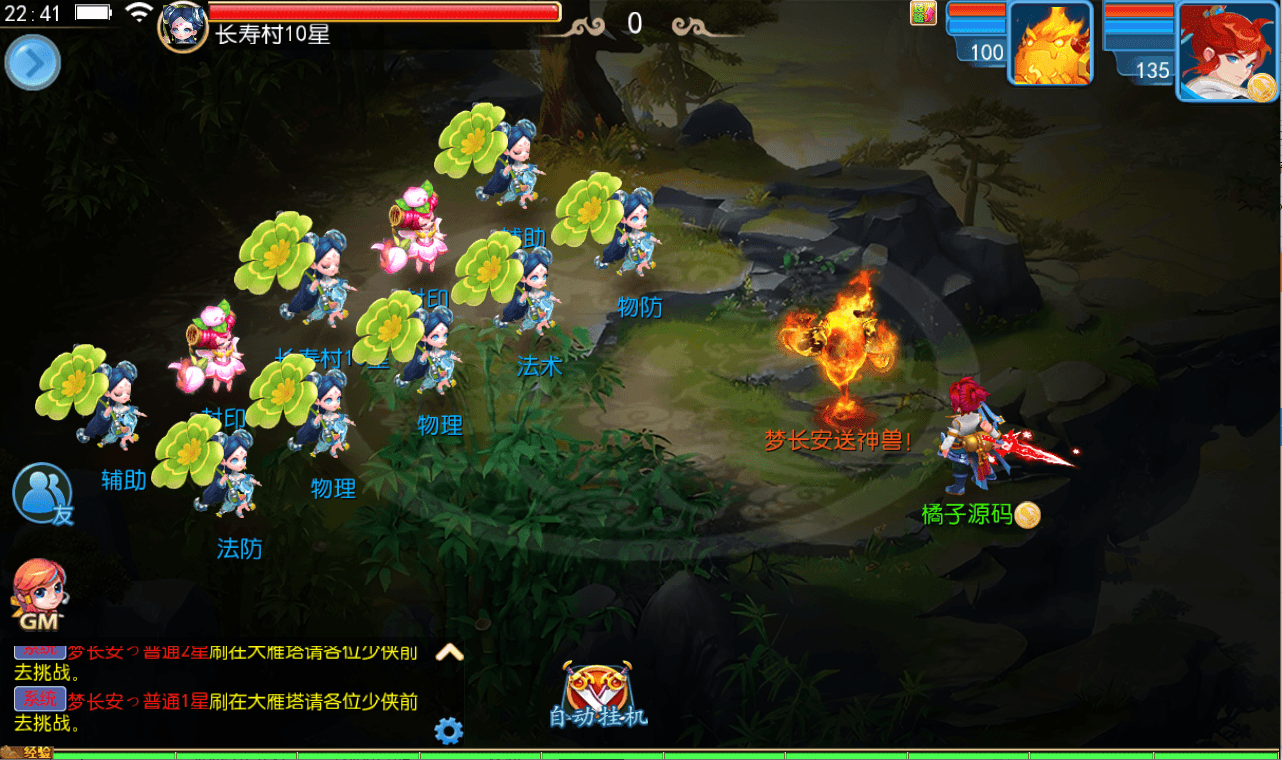Attack the 梦长安送神兽 fire beast
1282x760 pixels.
point(838,350)
